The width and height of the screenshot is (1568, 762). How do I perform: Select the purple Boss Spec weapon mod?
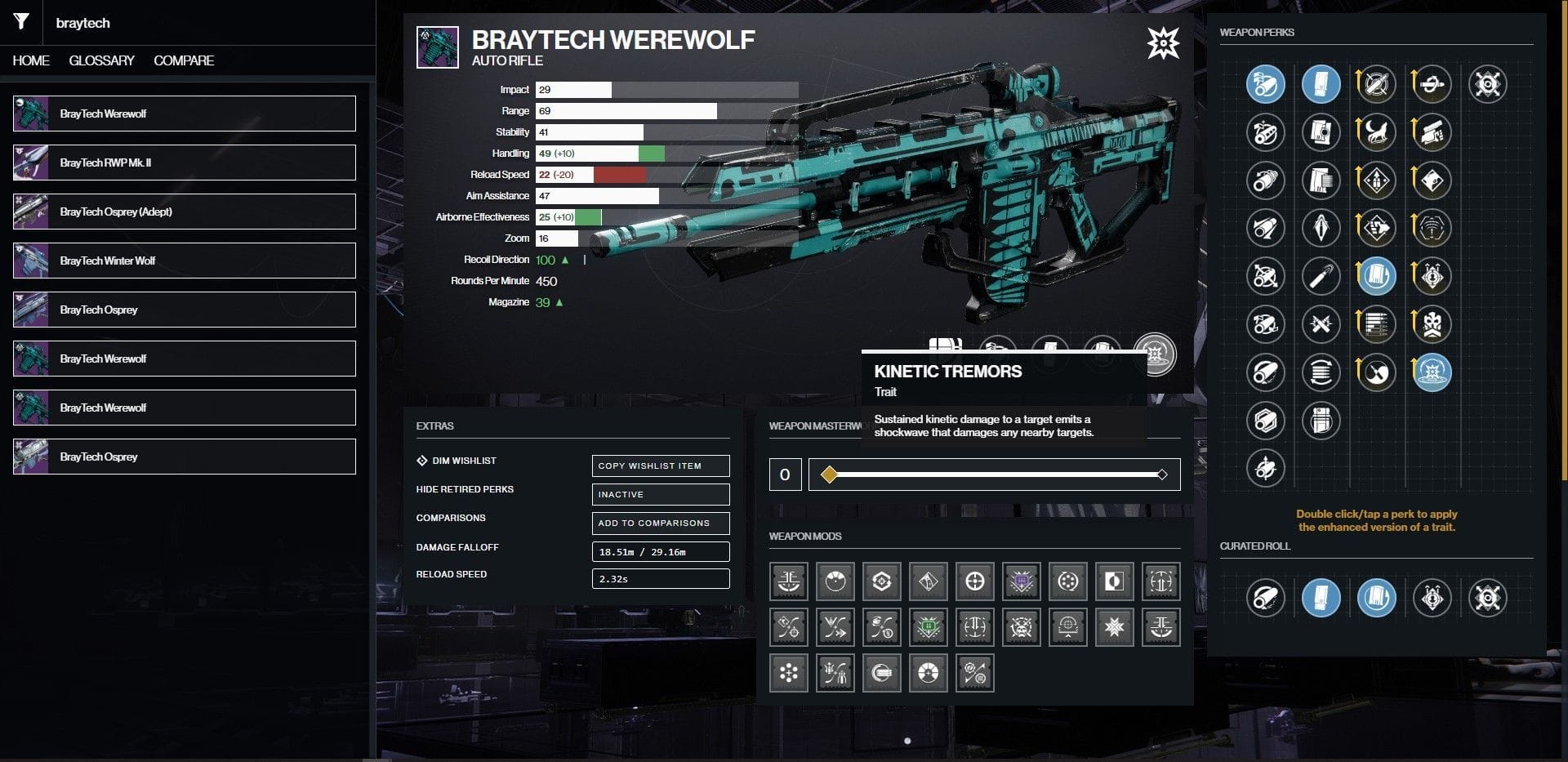tap(1021, 582)
